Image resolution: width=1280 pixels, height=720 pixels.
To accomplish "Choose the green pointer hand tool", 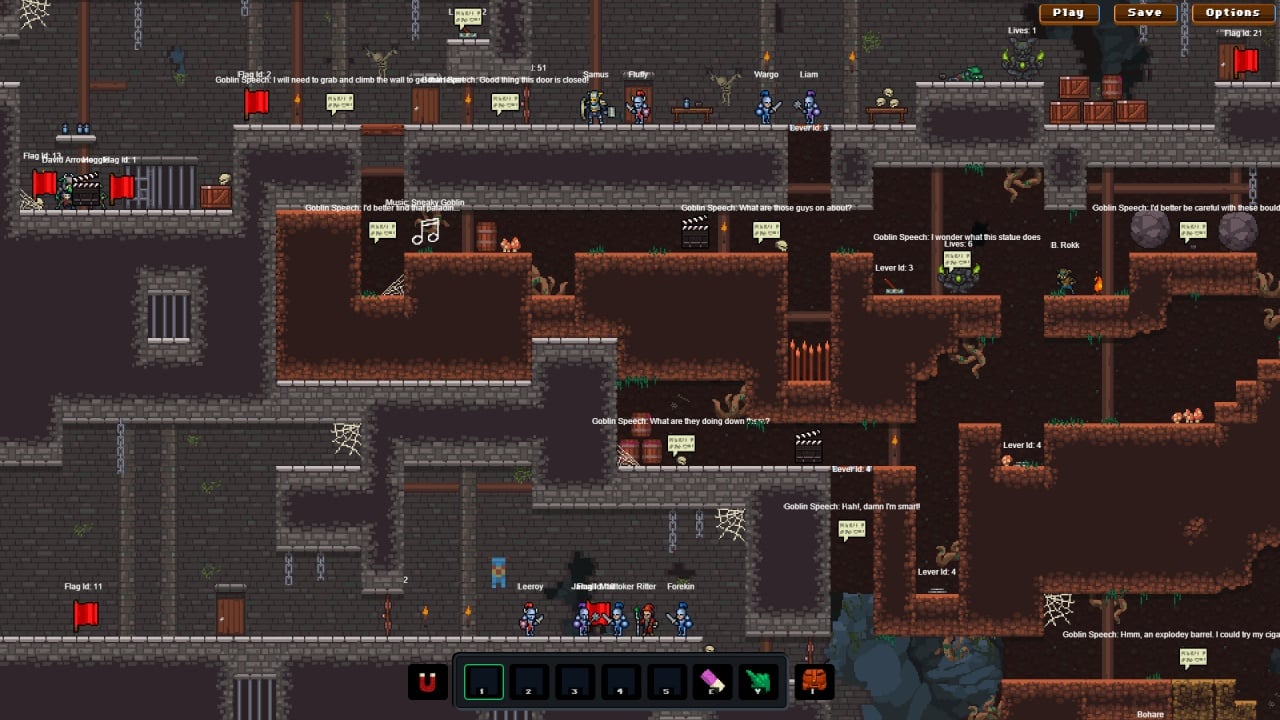I will (x=759, y=682).
